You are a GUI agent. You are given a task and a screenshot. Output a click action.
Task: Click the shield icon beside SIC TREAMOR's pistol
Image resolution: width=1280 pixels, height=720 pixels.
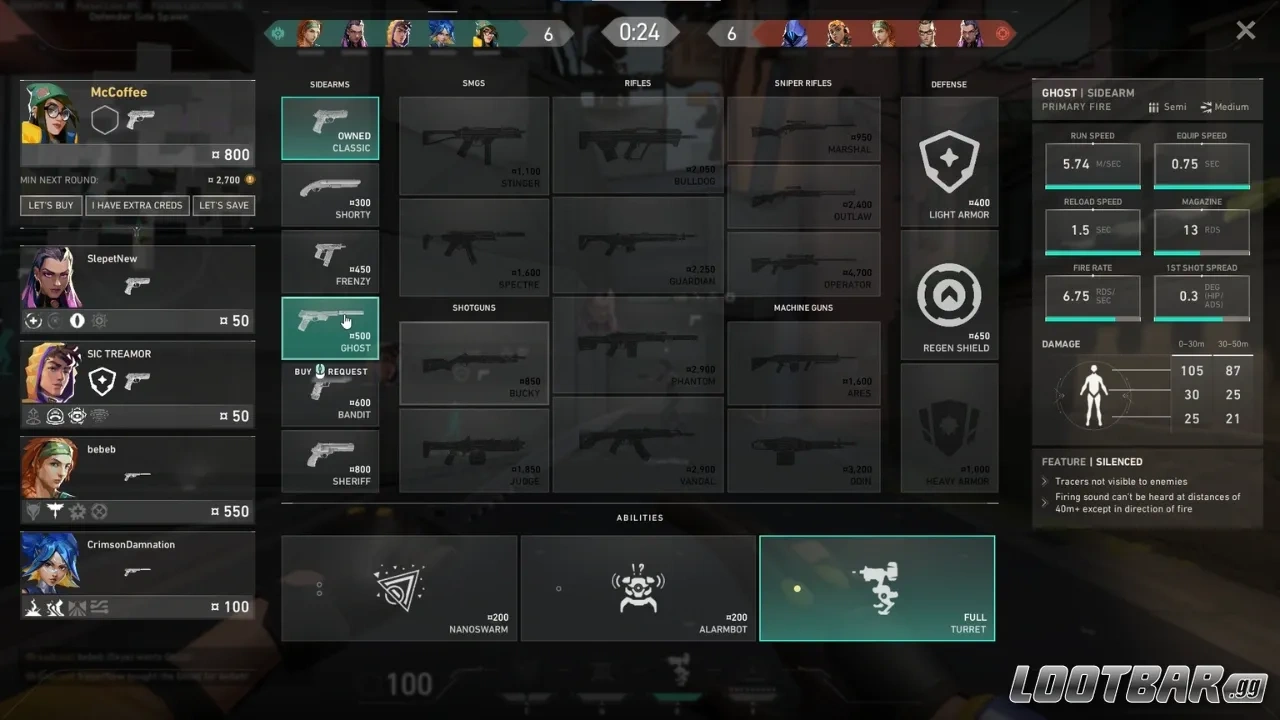(103, 382)
